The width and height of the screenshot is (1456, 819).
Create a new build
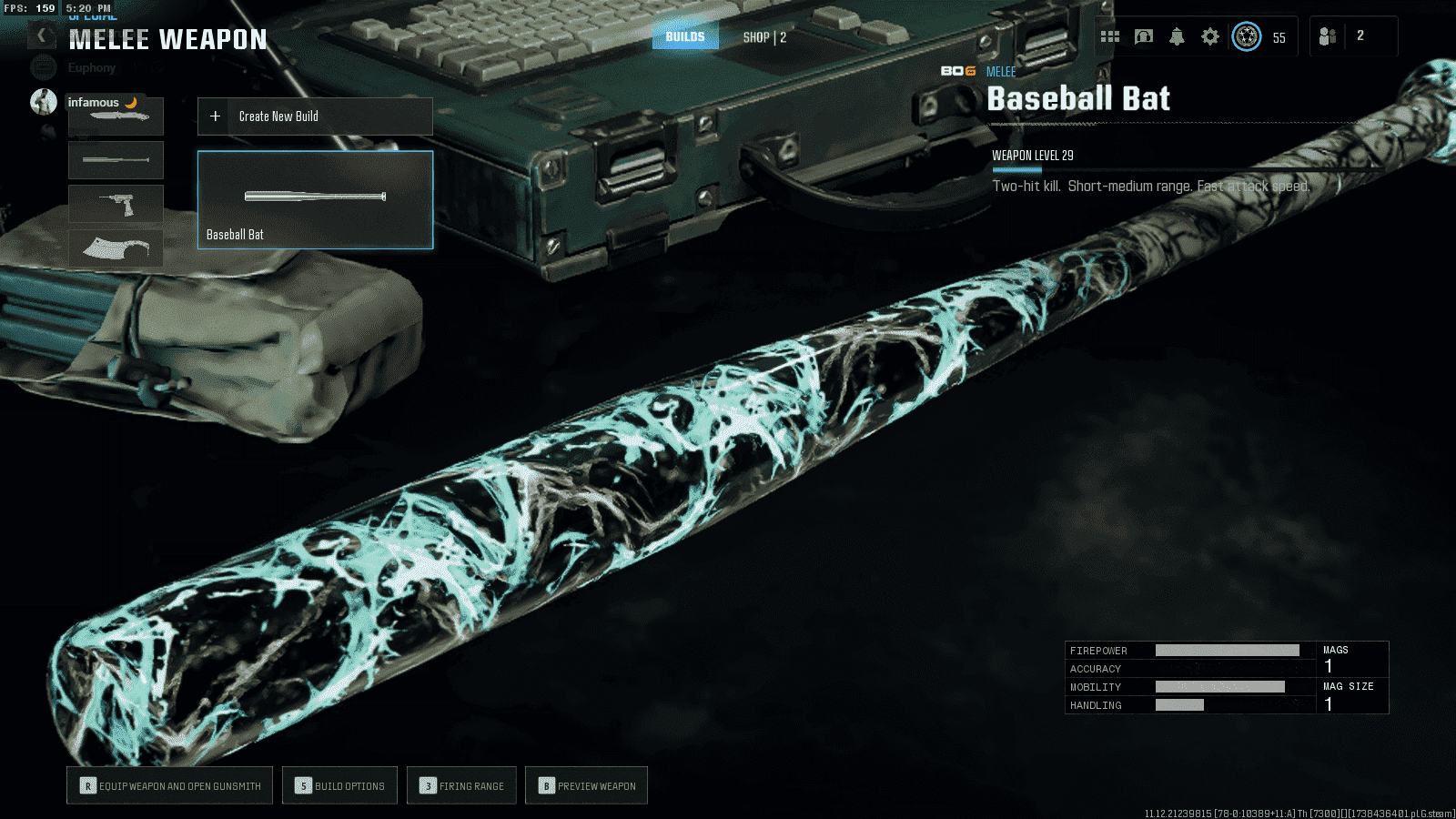315,116
